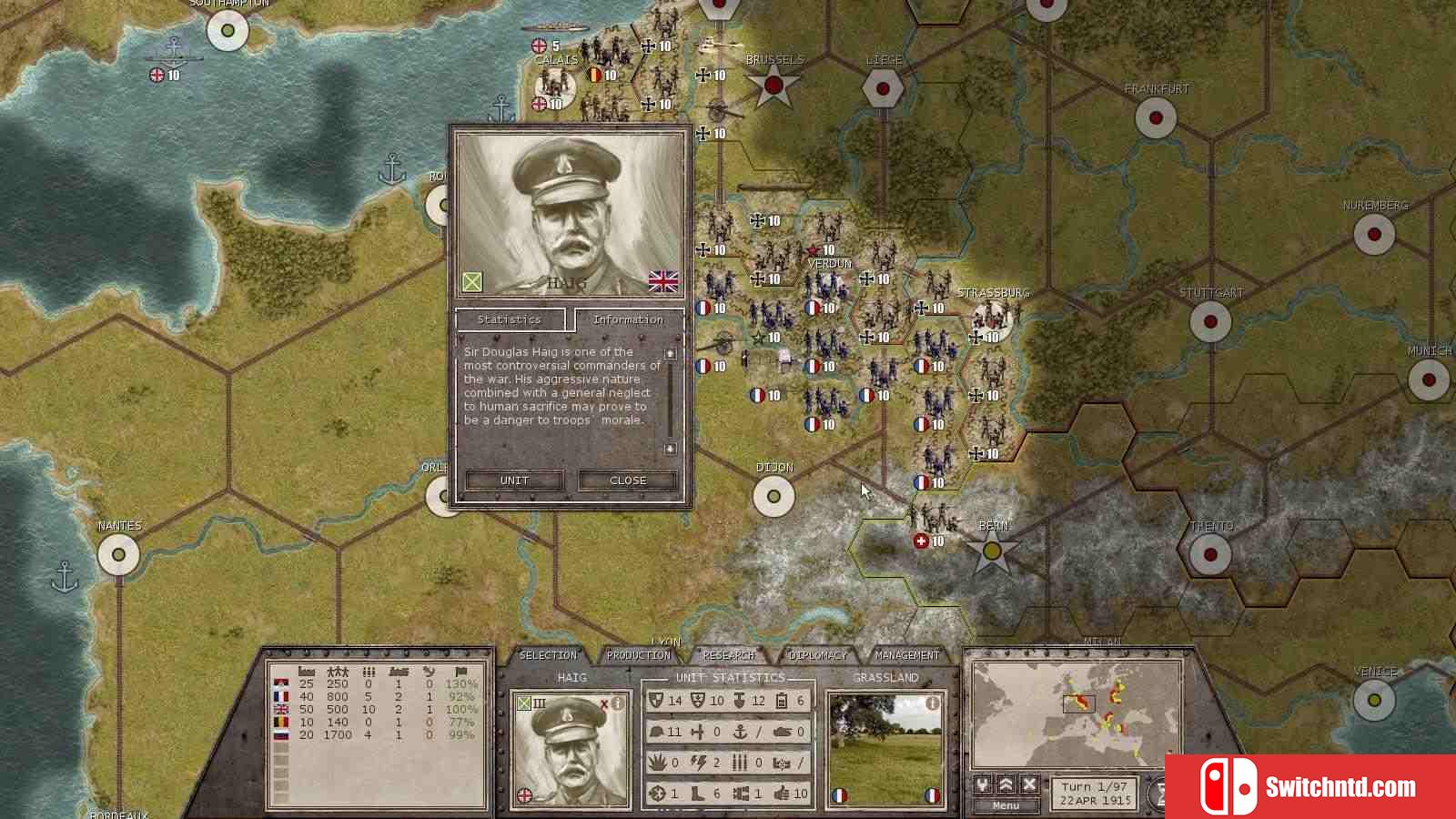This screenshot has width=1456, height=819.
Task: Switch to the Statistics tab
Action: [x=509, y=319]
